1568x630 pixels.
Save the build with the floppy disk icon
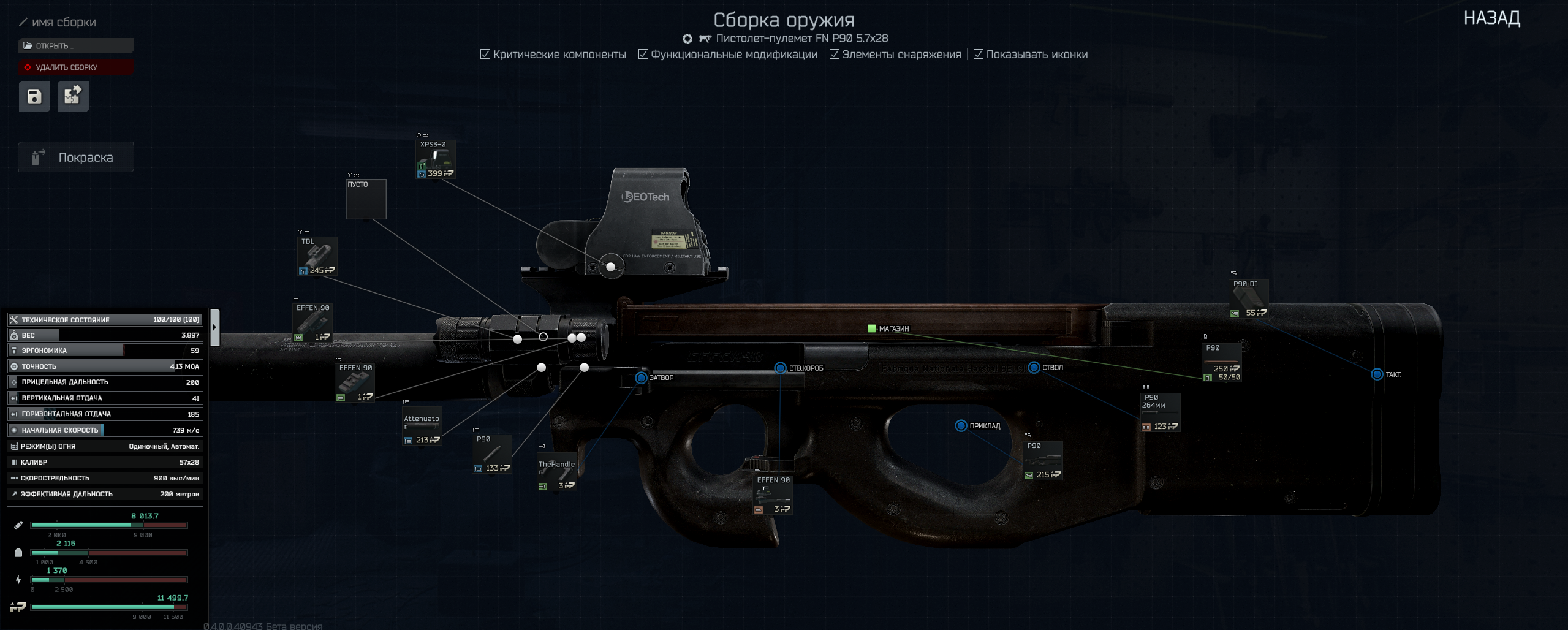pos(34,96)
